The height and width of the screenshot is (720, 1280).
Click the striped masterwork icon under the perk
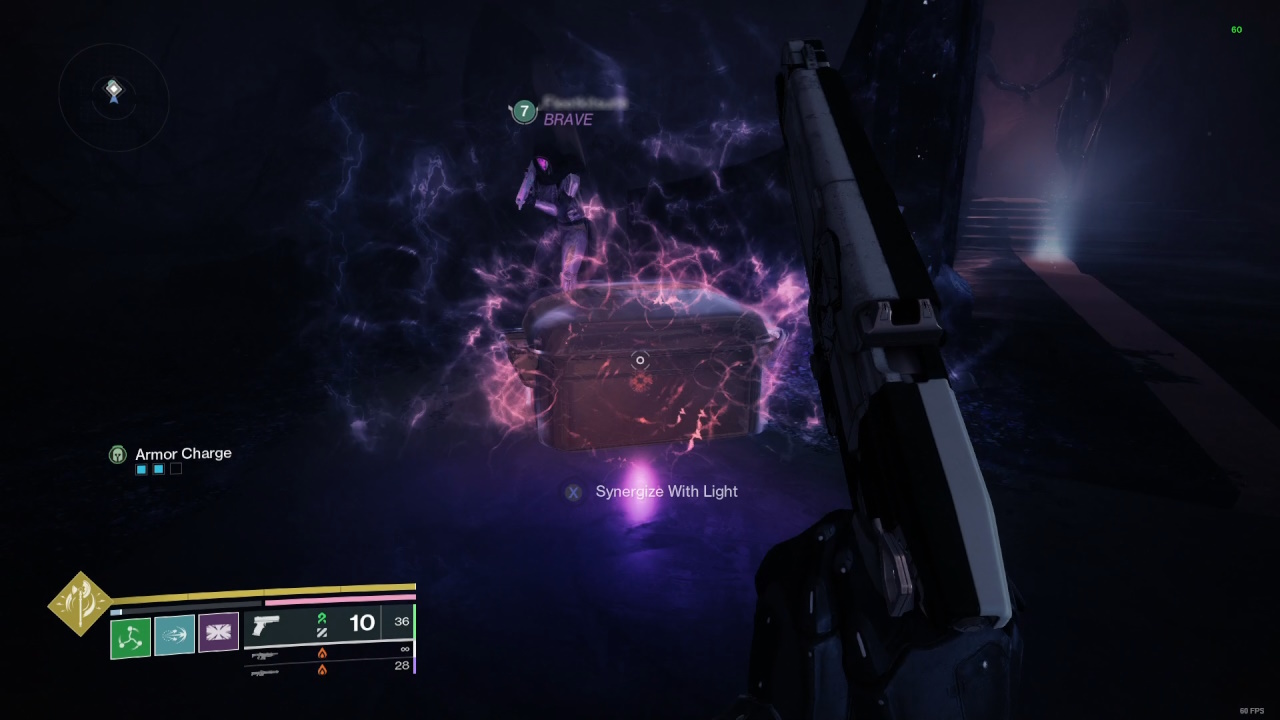click(x=322, y=632)
